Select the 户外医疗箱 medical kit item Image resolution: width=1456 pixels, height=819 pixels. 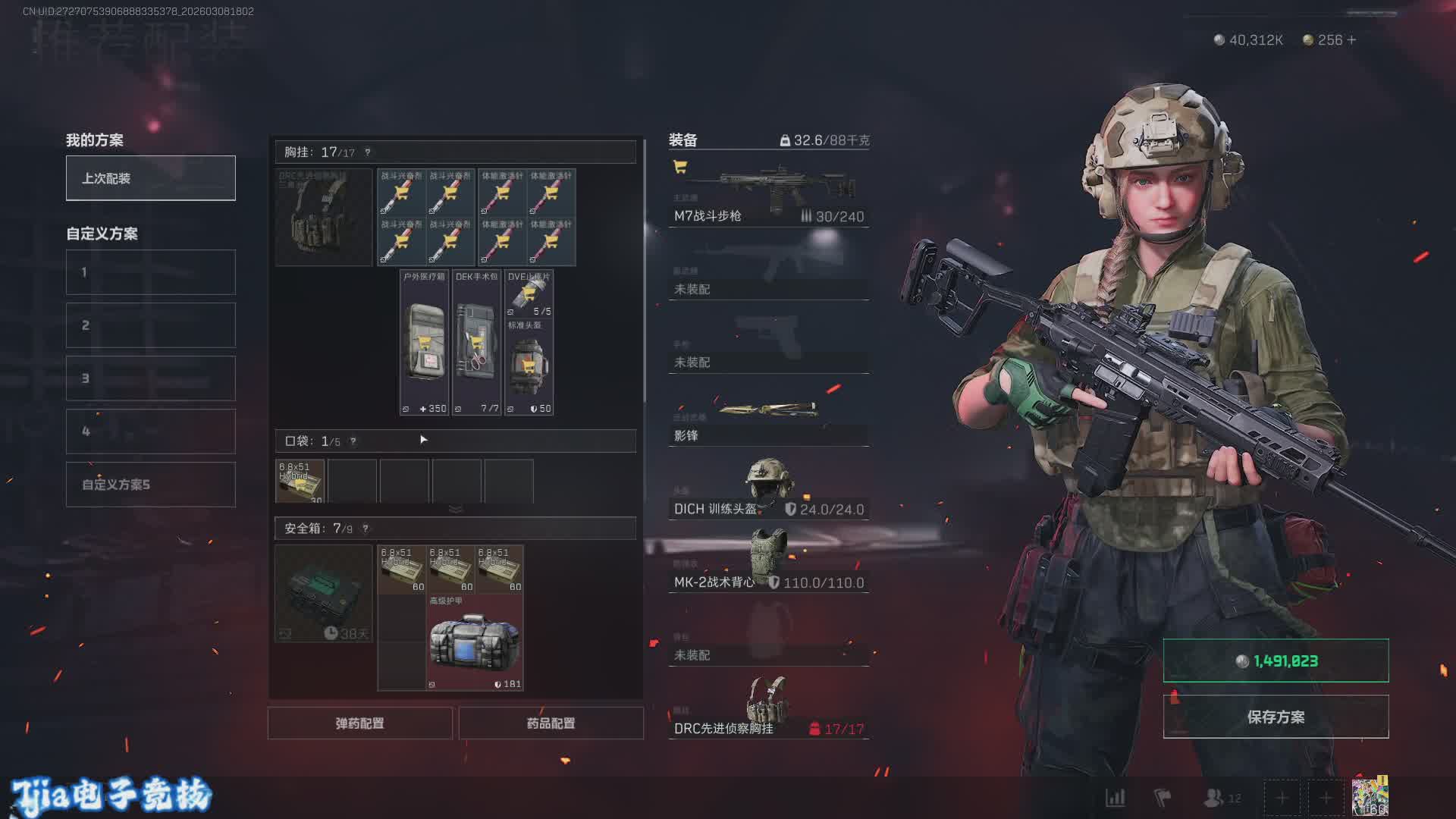425,343
